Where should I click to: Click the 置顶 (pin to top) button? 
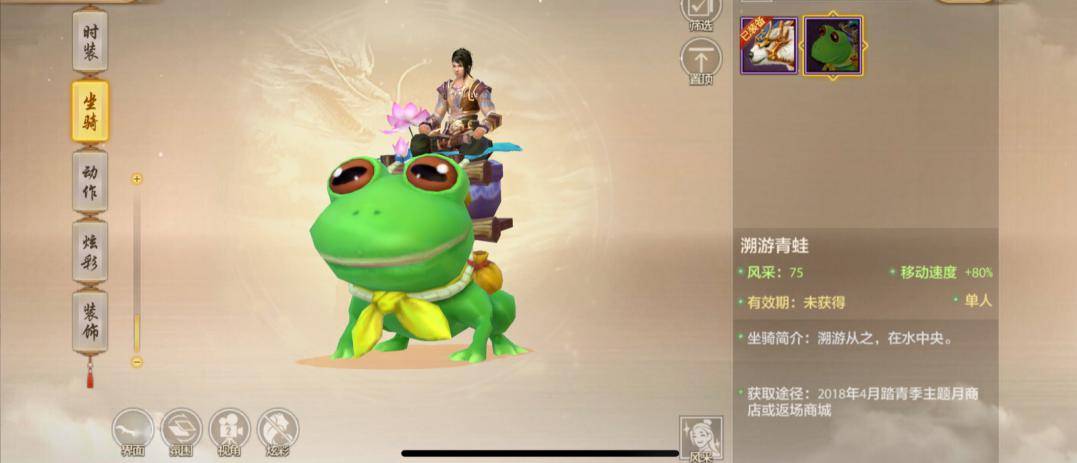click(x=700, y=59)
